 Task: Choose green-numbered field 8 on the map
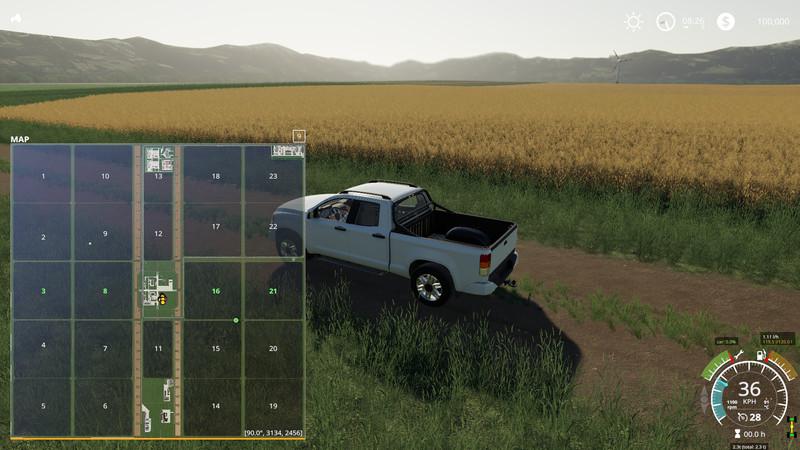(x=104, y=290)
